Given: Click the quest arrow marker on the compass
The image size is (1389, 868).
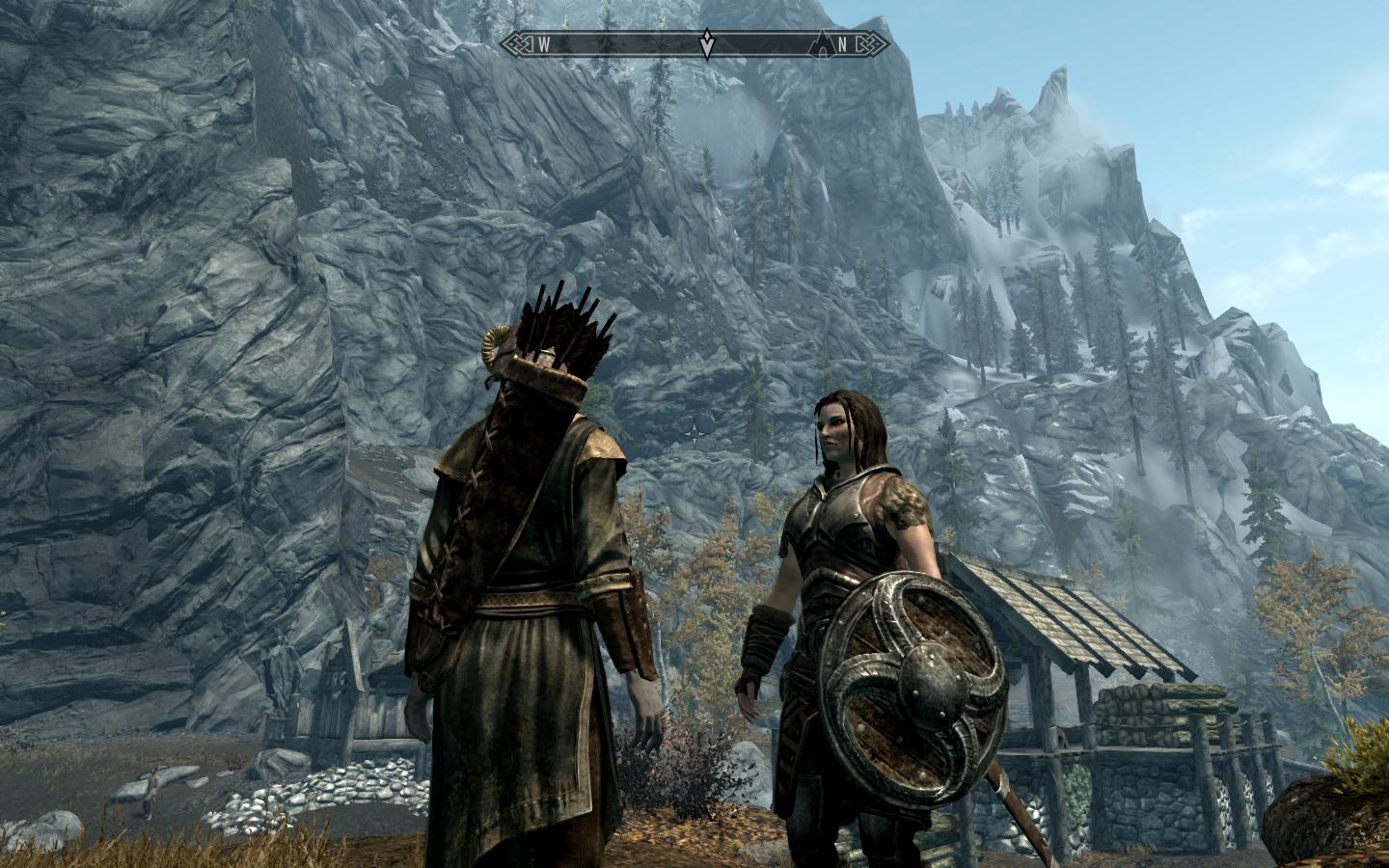Looking at the screenshot, I should (x=708, y=43).
